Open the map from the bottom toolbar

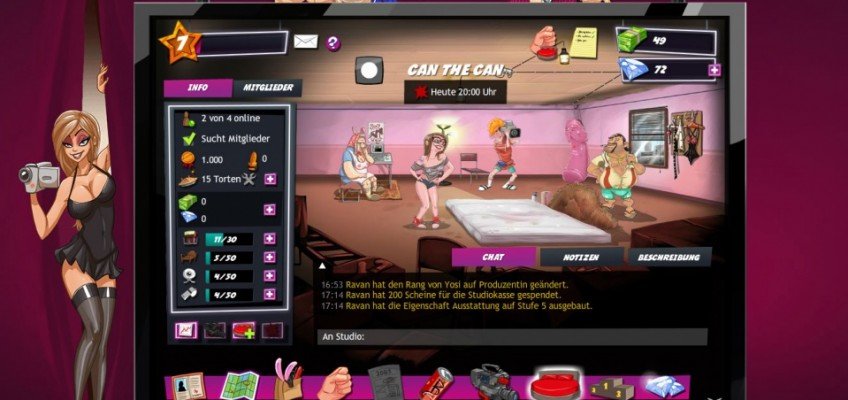tap(240, 384)
